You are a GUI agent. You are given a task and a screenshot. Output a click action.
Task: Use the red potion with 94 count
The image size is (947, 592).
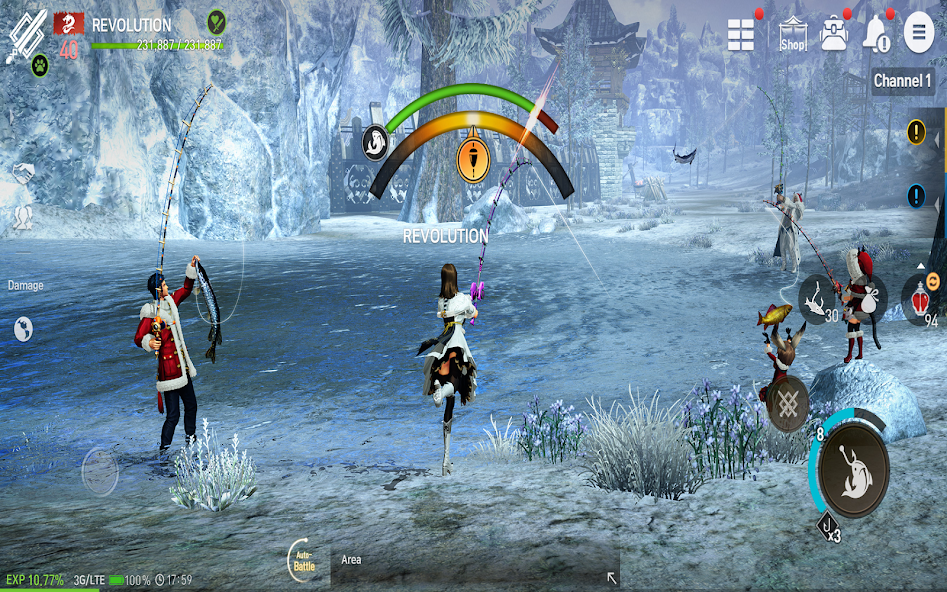click(919, 300)
